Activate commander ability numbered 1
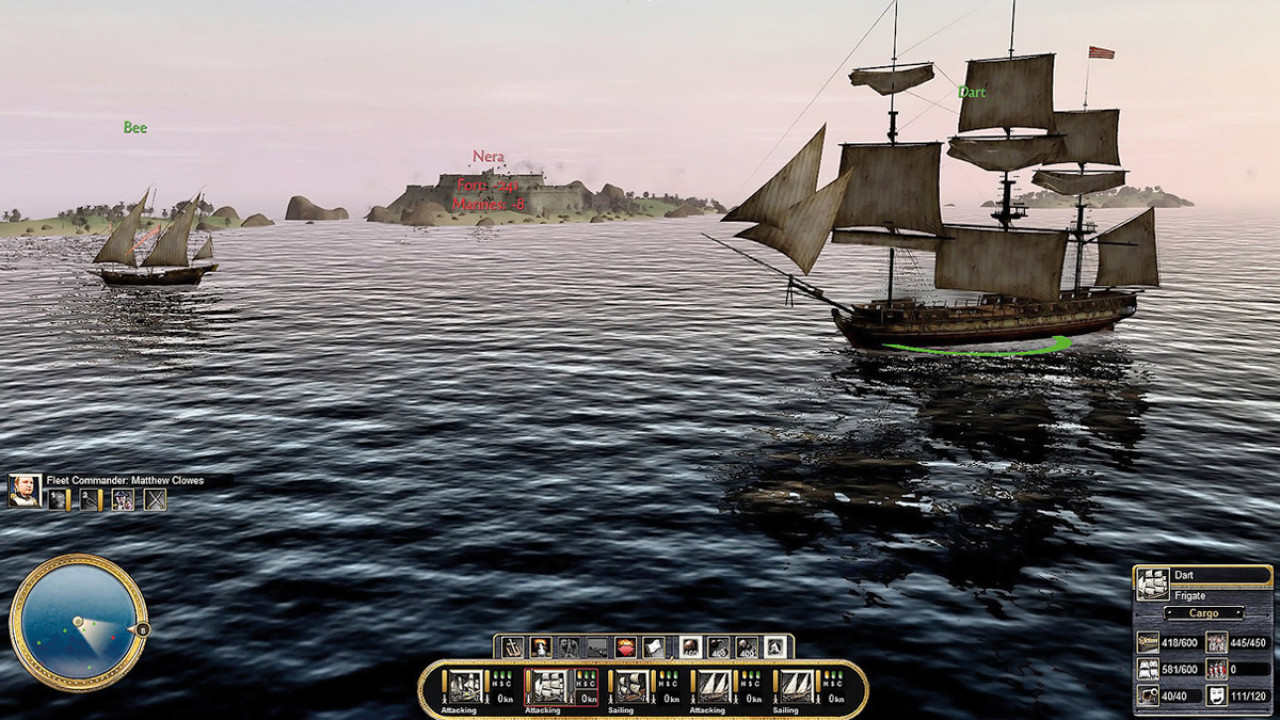Screen dimensions: 1280x720 (58, 500)
